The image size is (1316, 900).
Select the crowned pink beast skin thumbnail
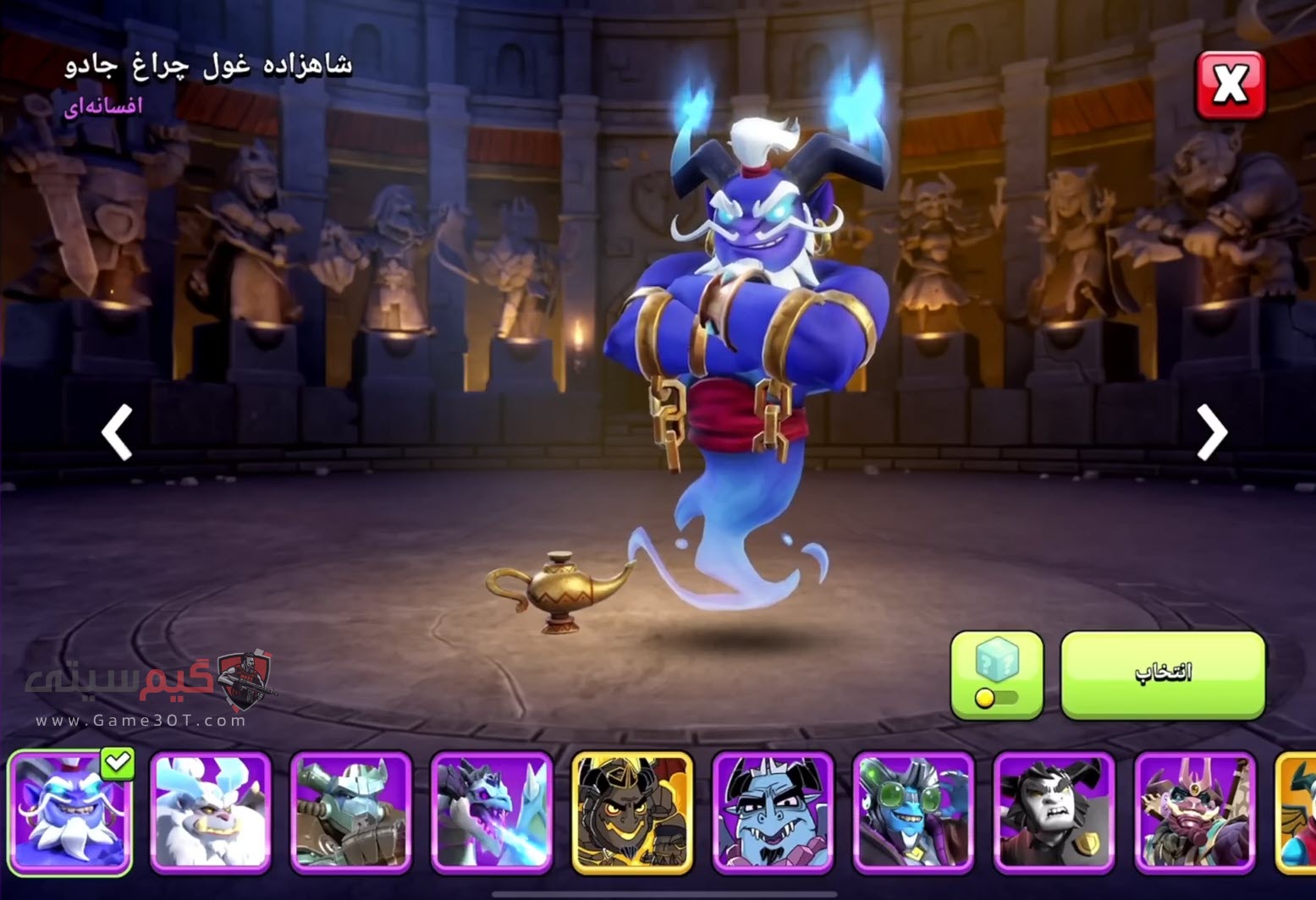[x=1194, y=813]
